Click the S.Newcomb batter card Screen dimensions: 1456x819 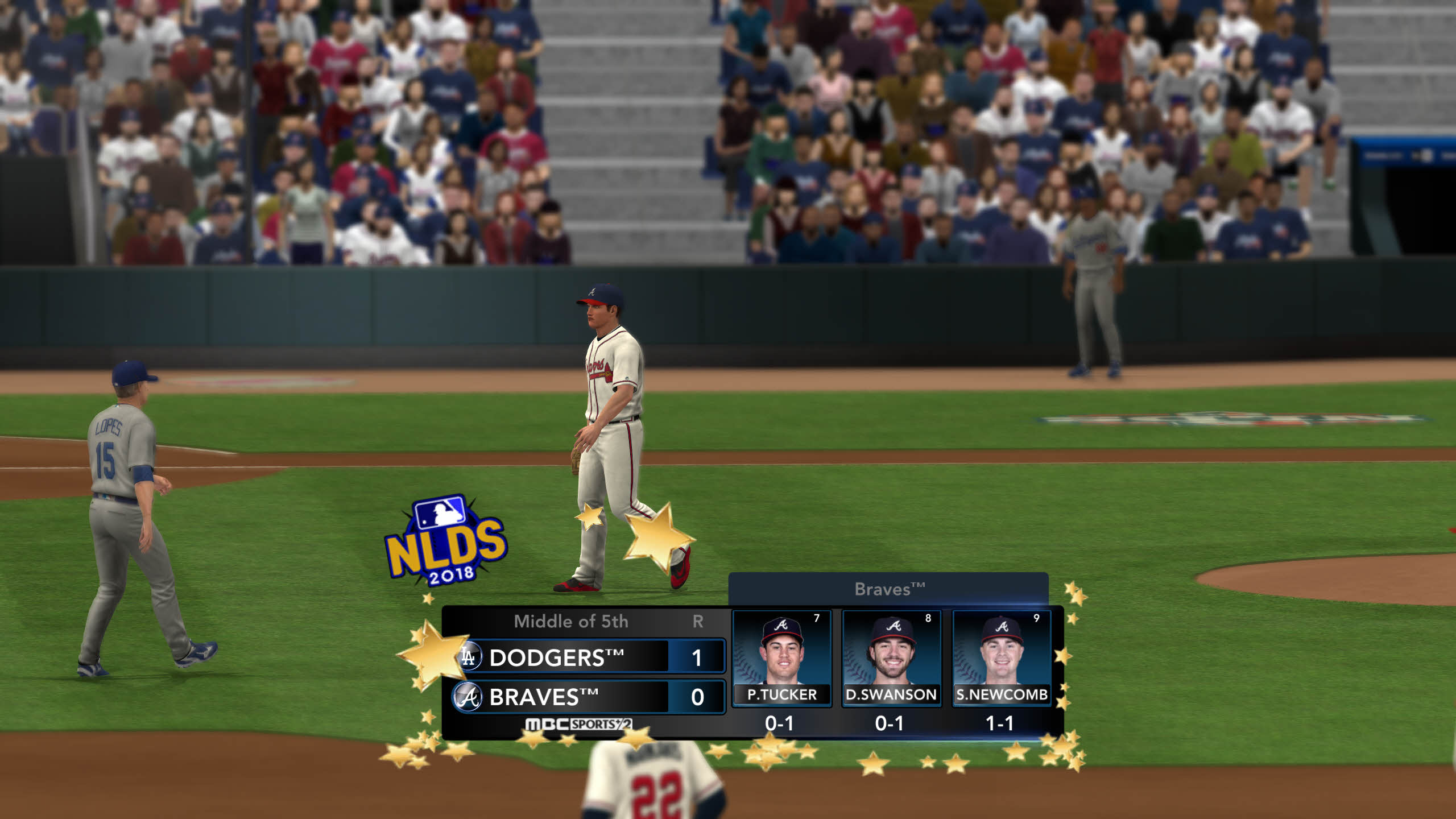tap(1002, 658)
